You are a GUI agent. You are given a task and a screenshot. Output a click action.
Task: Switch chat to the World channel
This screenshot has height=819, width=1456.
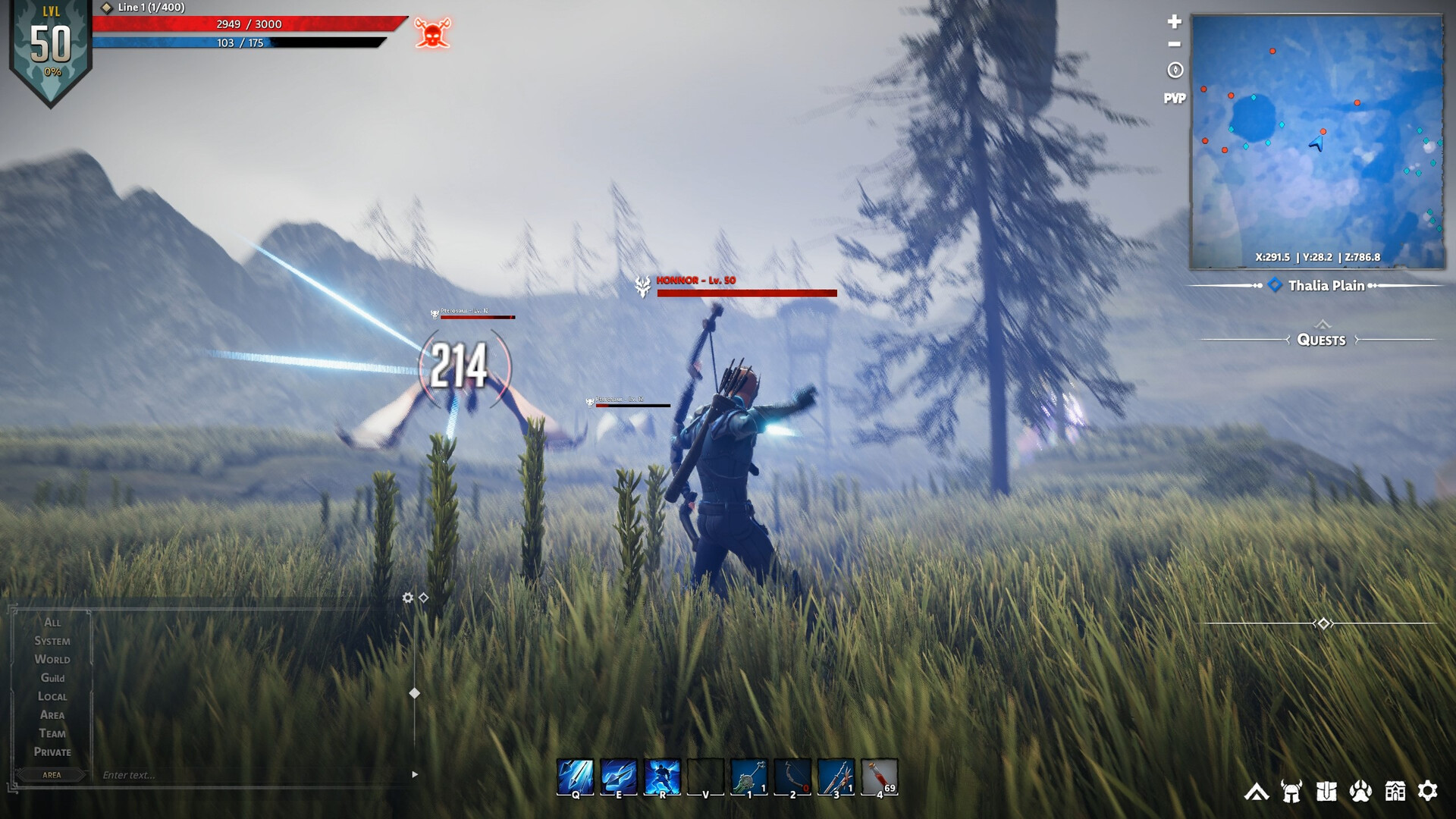point(52,660)
